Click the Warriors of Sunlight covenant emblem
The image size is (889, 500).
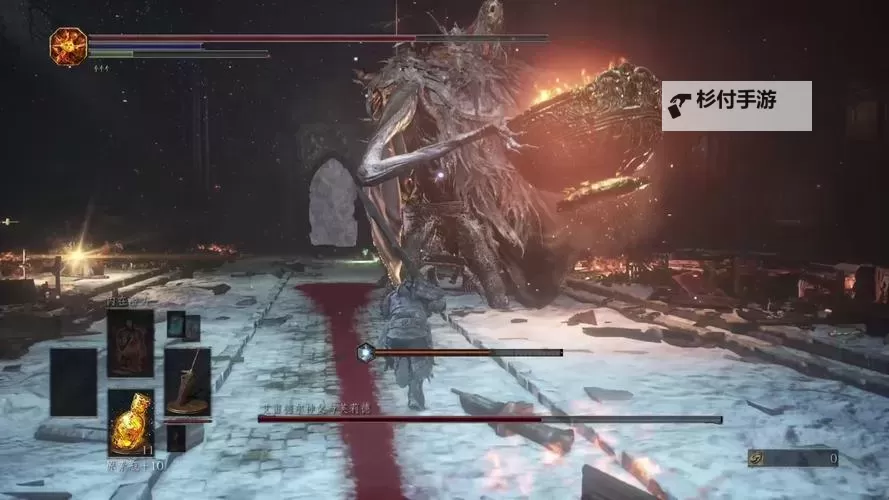coord(68,47)
